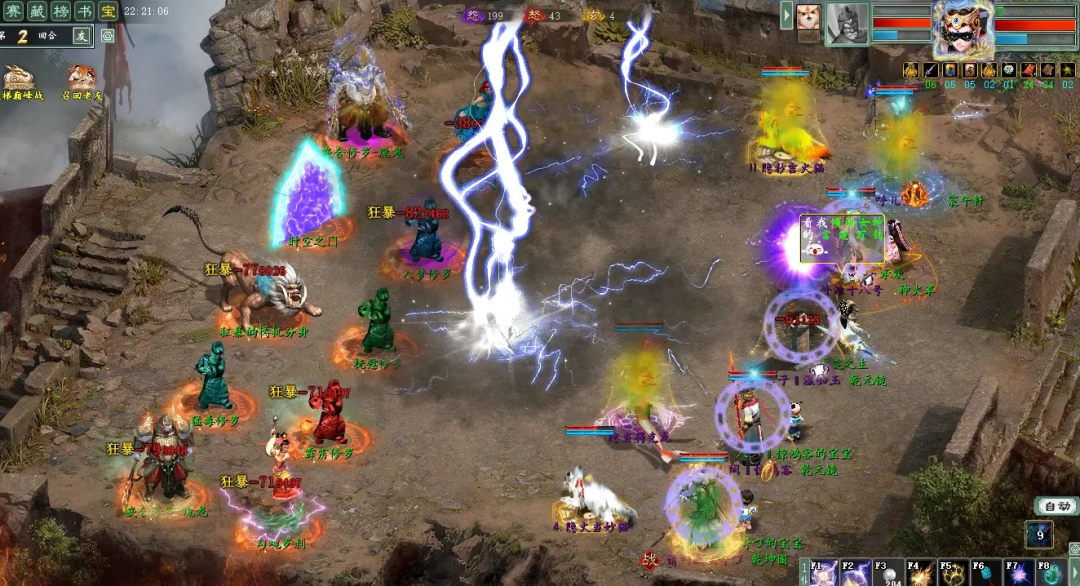Open the 召回老友 event icon
This screenshot has height=586, width=1080.
(82, 78)
